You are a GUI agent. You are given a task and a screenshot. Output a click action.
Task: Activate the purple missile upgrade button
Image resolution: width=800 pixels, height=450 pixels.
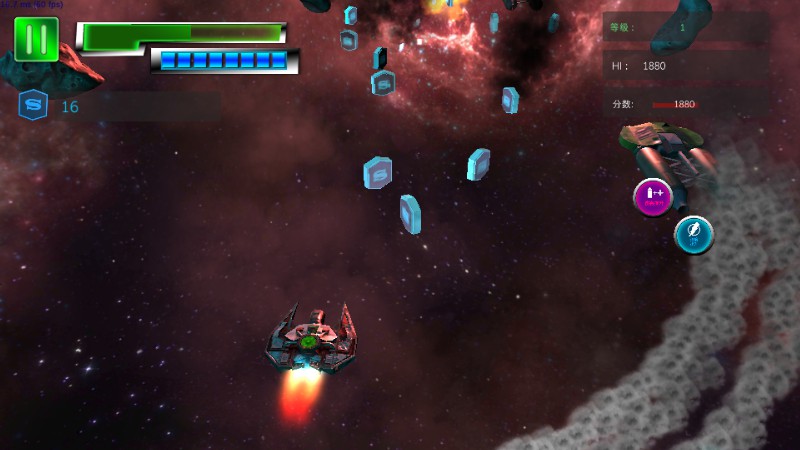tap(652, 196)
